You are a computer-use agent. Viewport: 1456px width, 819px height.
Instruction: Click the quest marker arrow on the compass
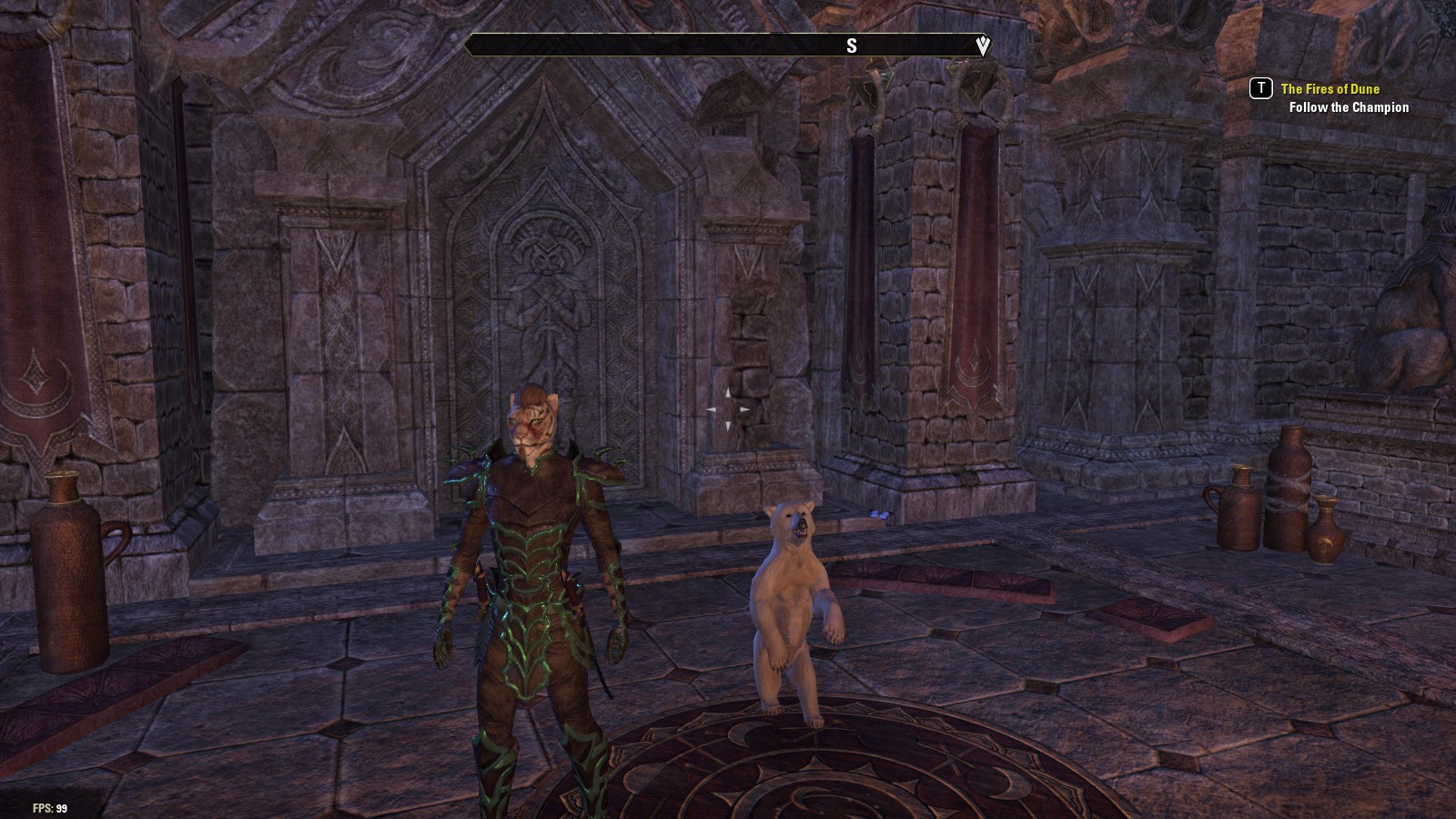[x=982, y=45]
